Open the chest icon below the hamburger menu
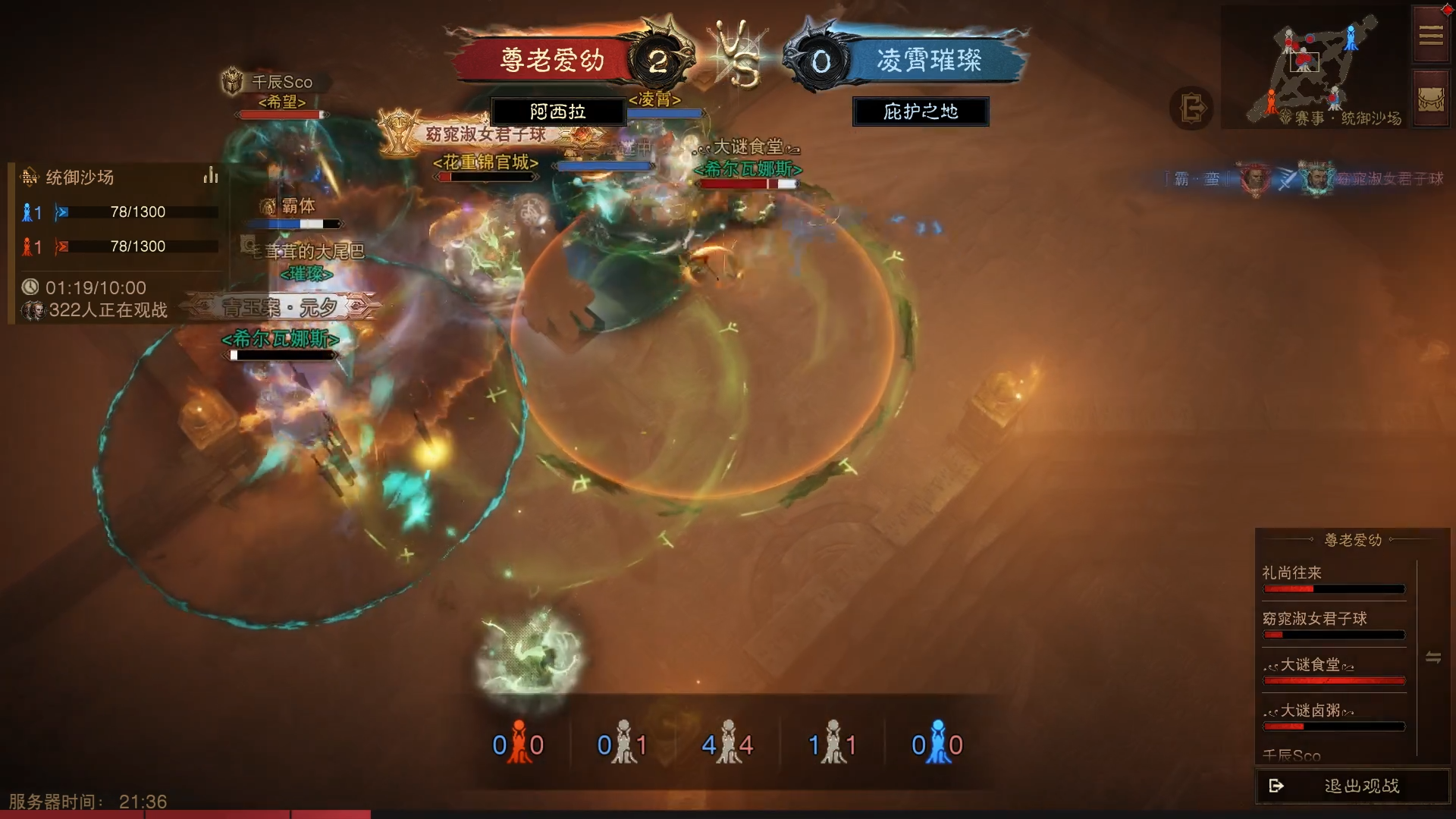 pyautogui.click(x=1430, y=100)
